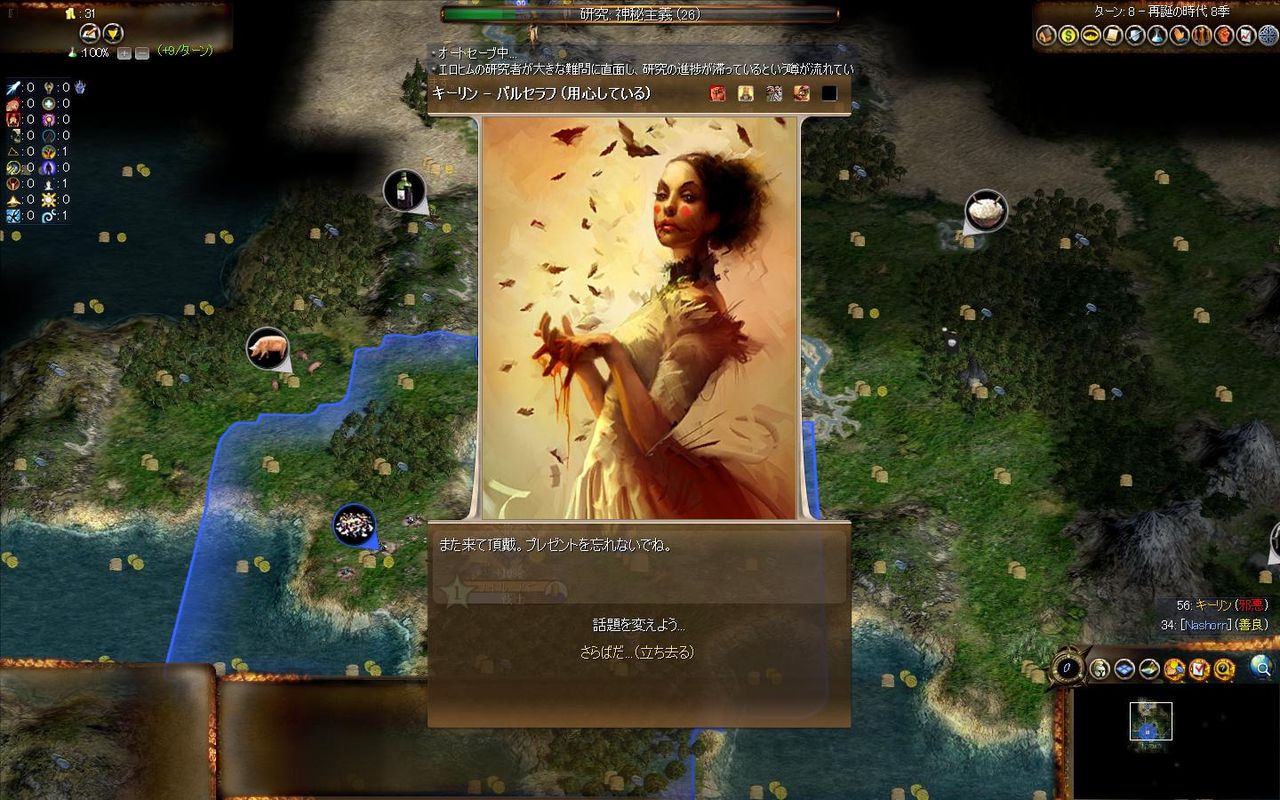Toggle globe view with the magnifier globe icon
The width and height of the screenshot is (1280, 800).
(x=1260, y=669)
